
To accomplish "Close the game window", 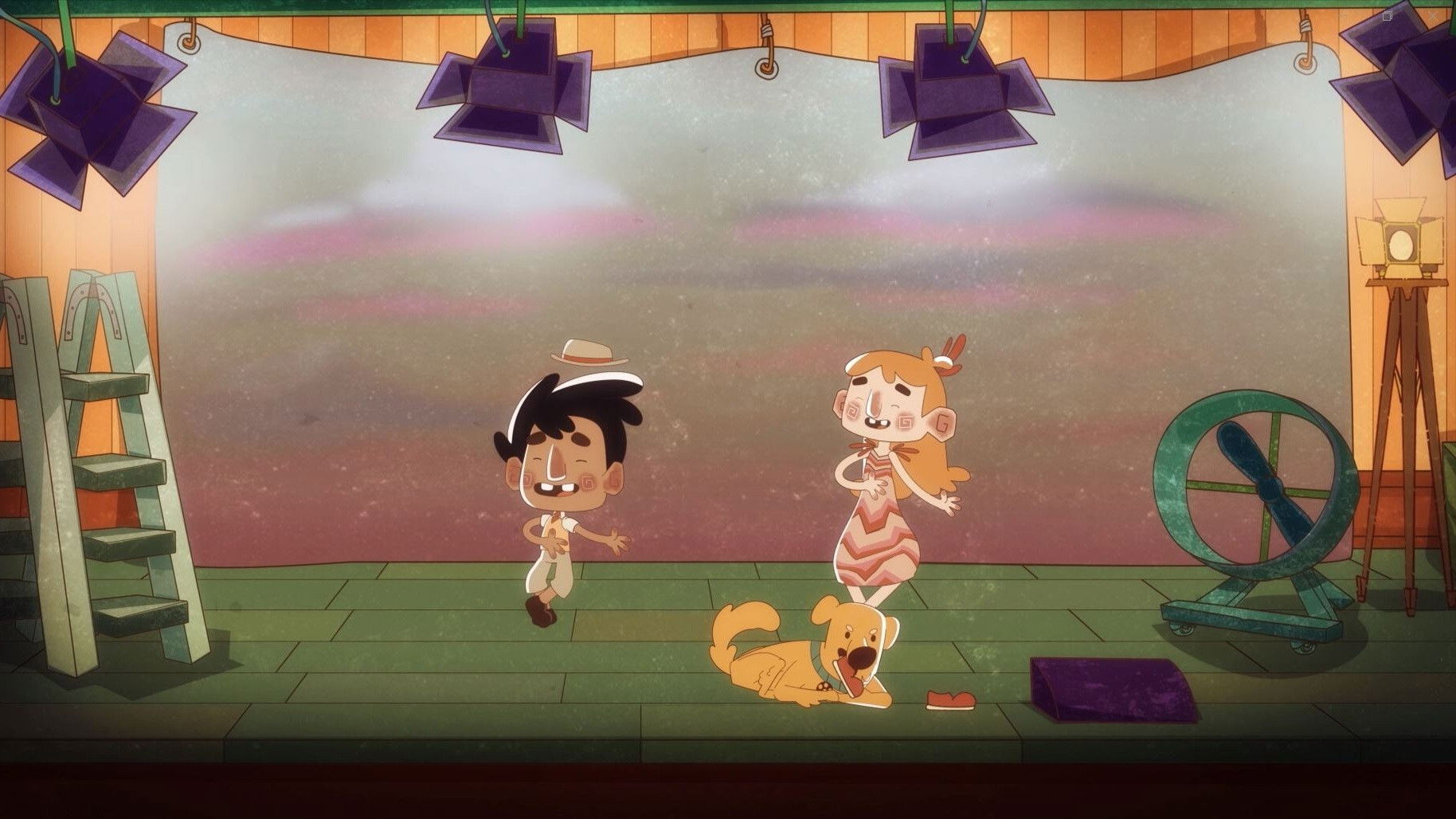I will [1434, 16].
